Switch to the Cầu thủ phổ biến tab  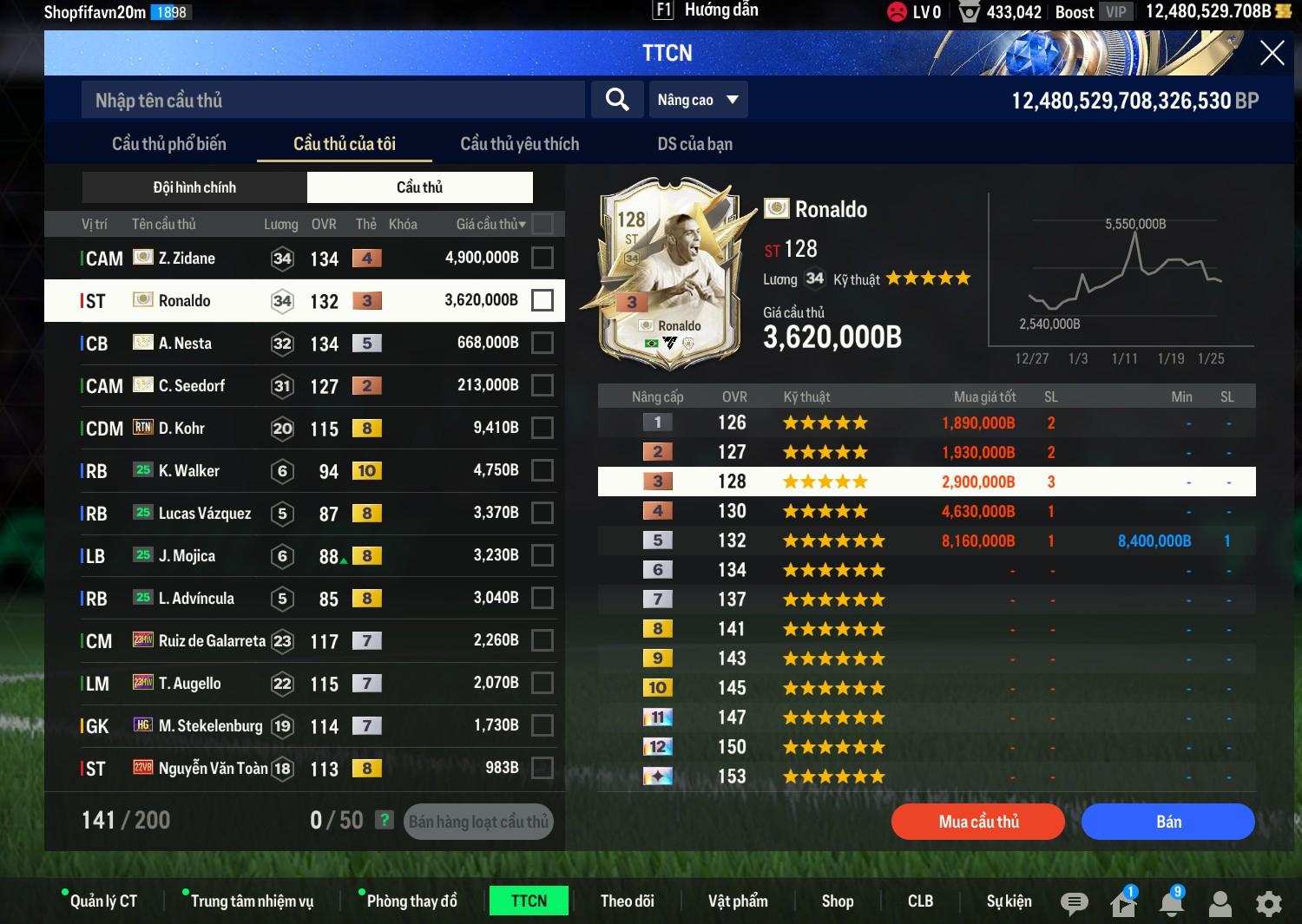pos(169,144)
